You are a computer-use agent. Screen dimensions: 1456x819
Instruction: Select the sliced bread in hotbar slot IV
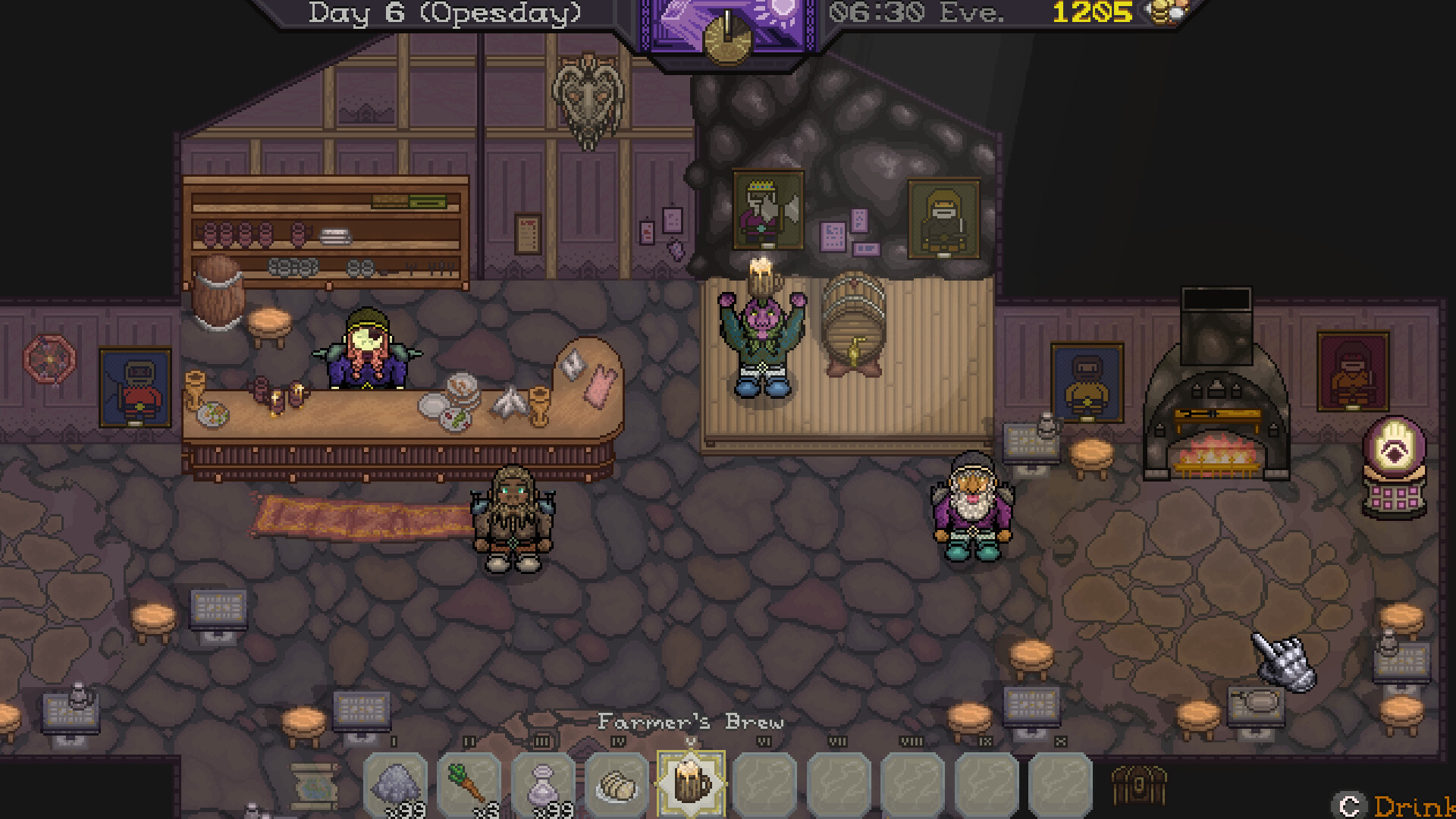tap(616, 783)
